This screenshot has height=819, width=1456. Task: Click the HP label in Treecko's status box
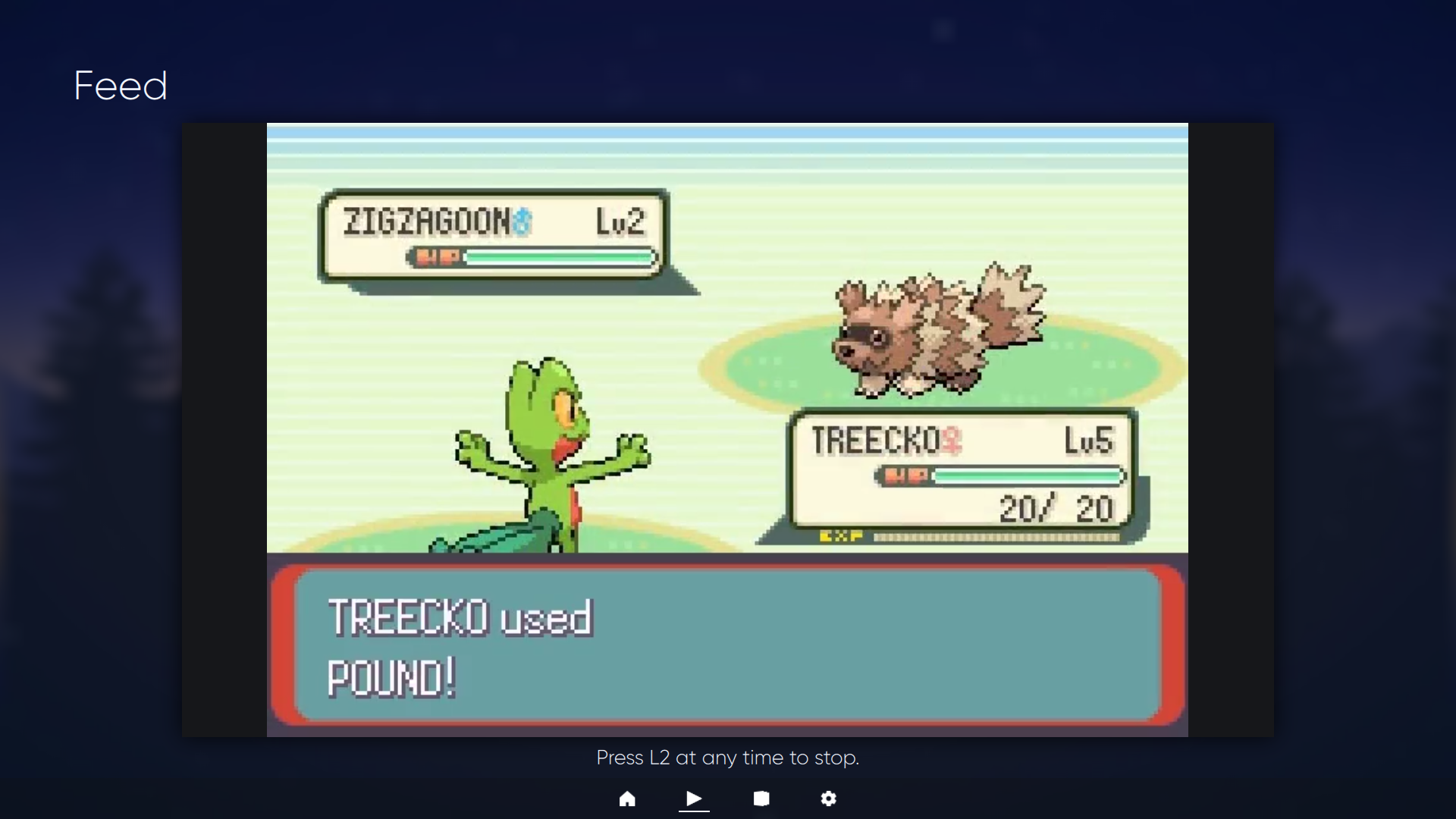(907, 476)
